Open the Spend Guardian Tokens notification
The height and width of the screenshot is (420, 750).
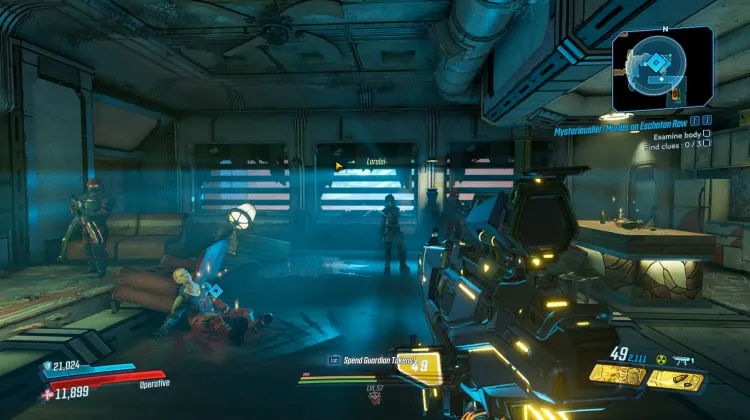(x=362, y=360)
